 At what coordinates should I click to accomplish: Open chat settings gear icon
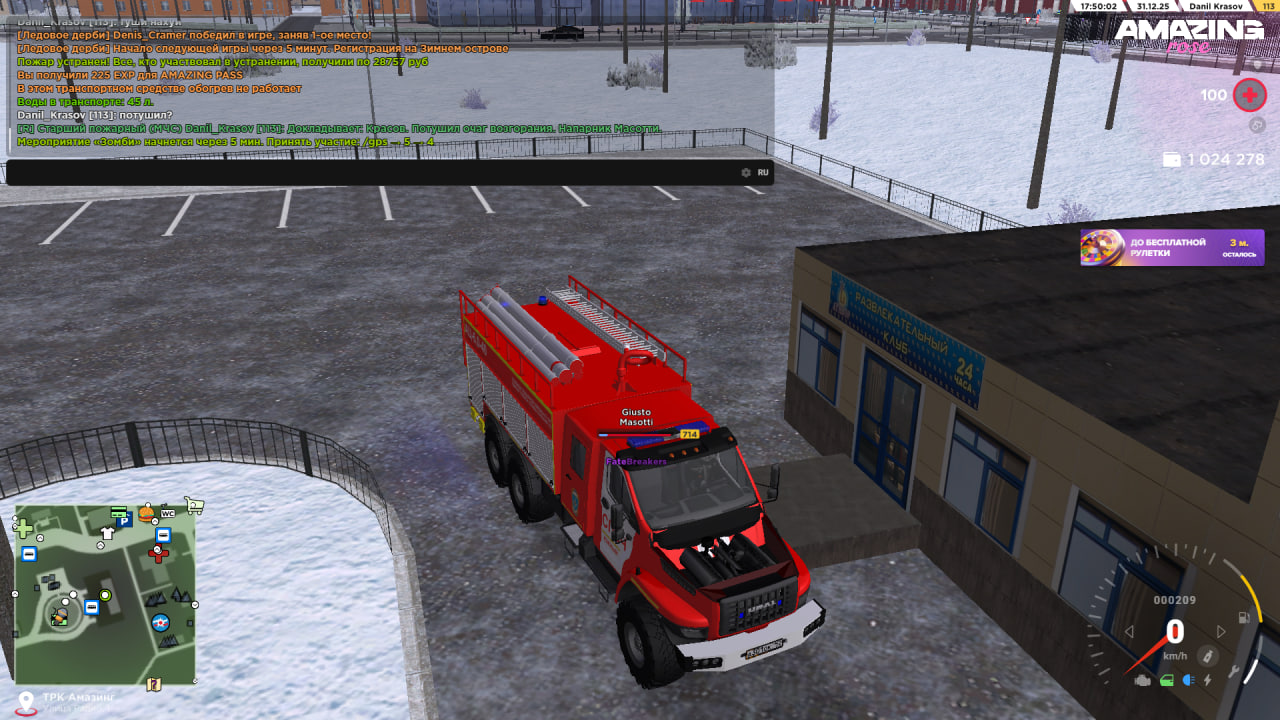[745, 172]
